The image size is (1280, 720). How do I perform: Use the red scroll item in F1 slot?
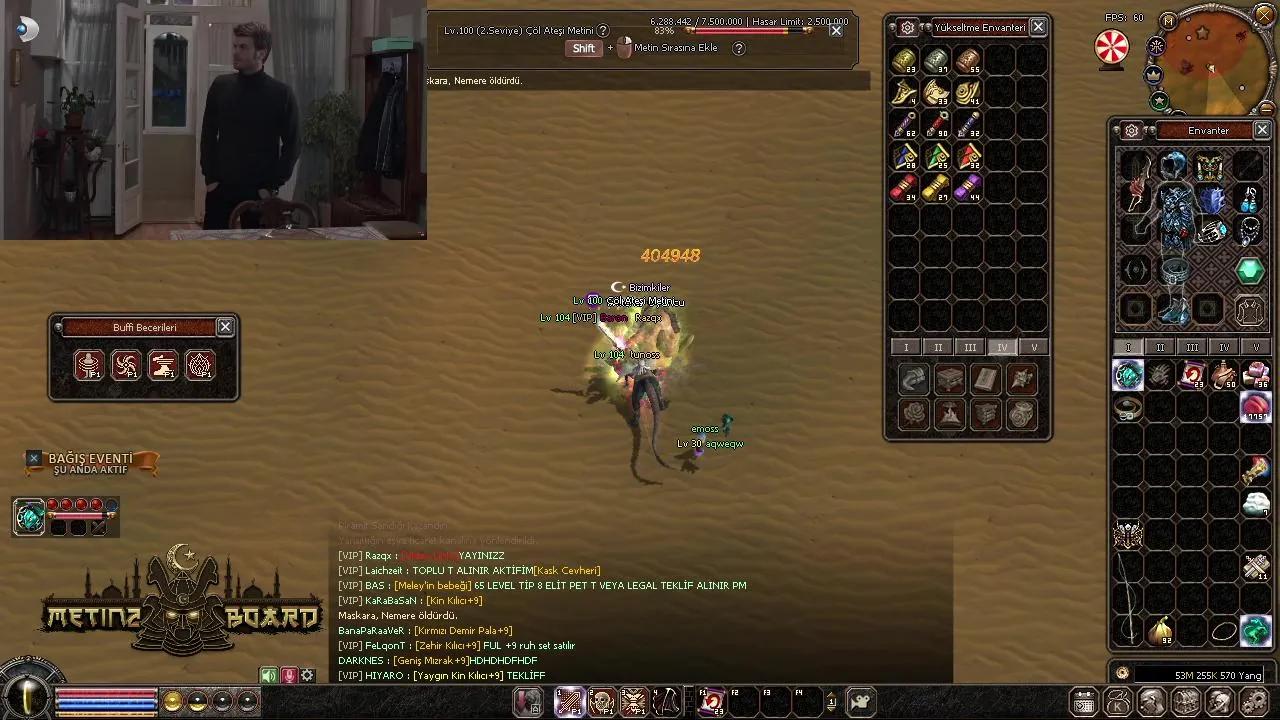click(x=711, y=700)
